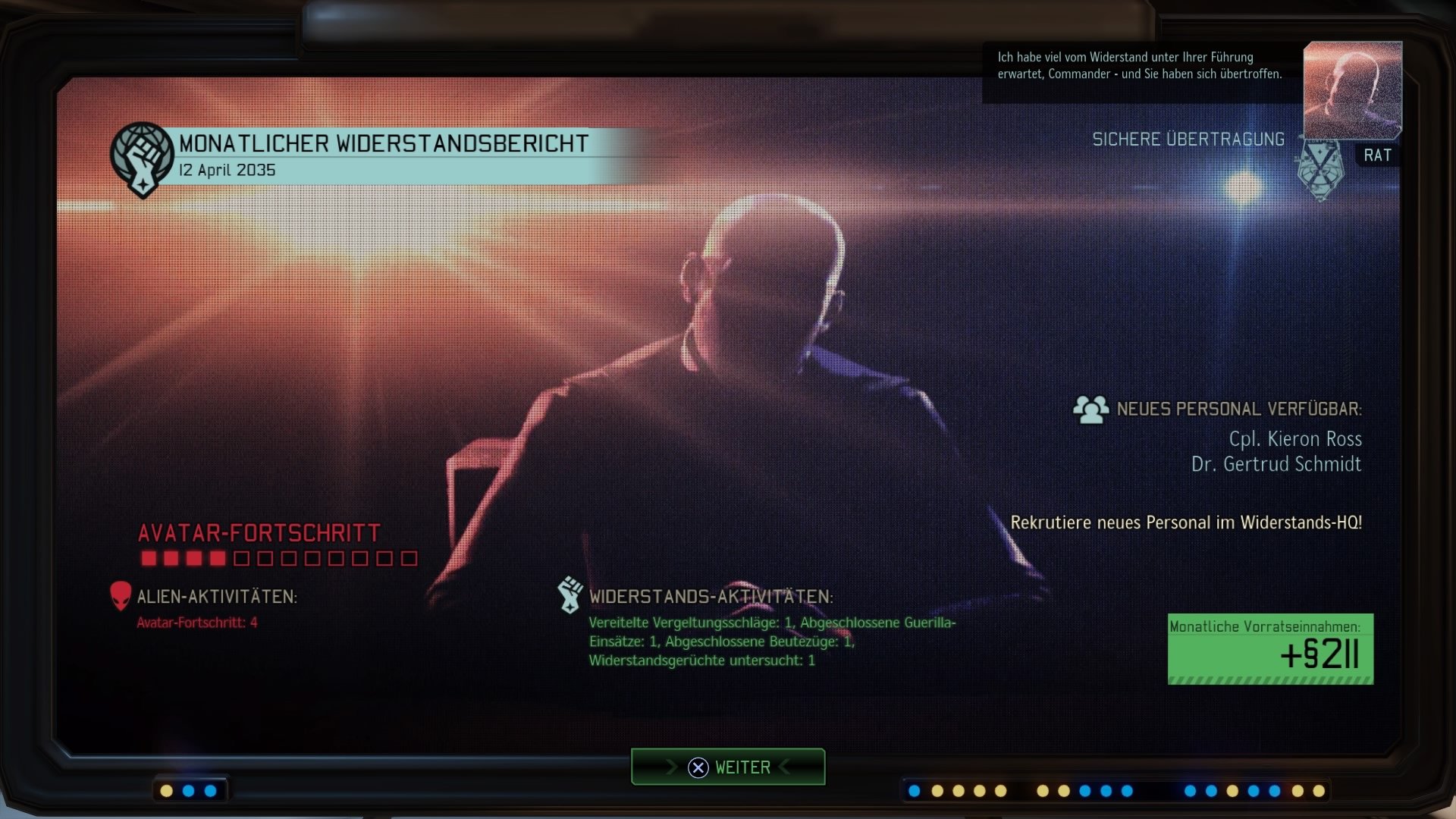Expand the Widerstands-Aktivitäten summary text
Viewport: 1456px width, 819px height.
coord(771,642)
